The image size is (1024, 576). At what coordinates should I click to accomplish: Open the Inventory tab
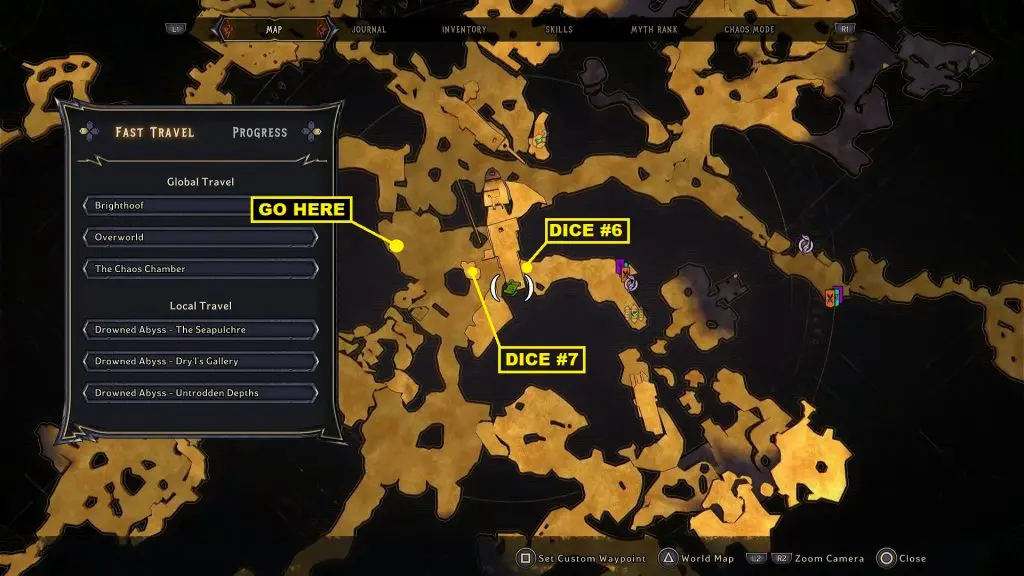464,30
